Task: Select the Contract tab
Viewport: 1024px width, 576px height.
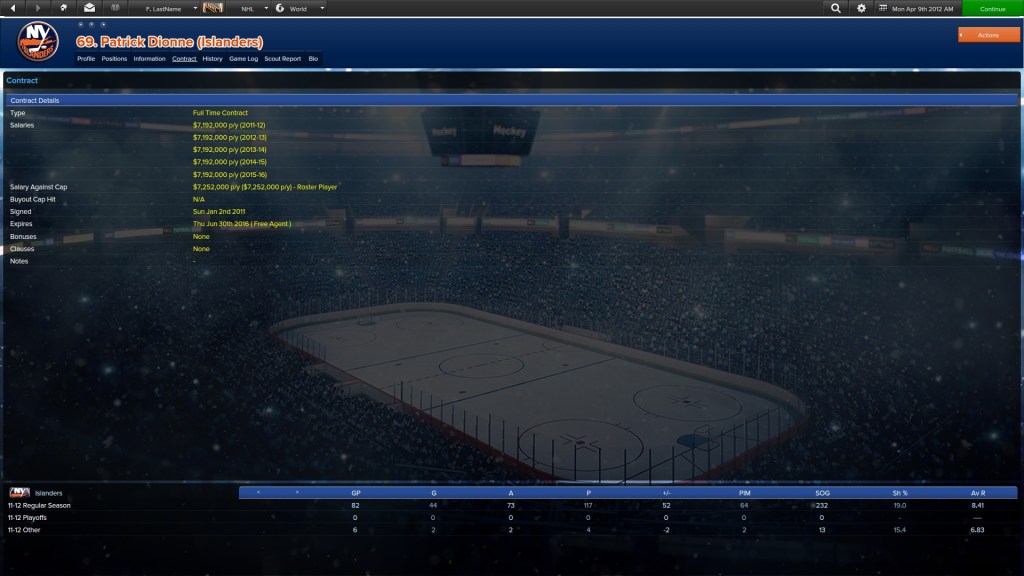Action: (184, 59)
